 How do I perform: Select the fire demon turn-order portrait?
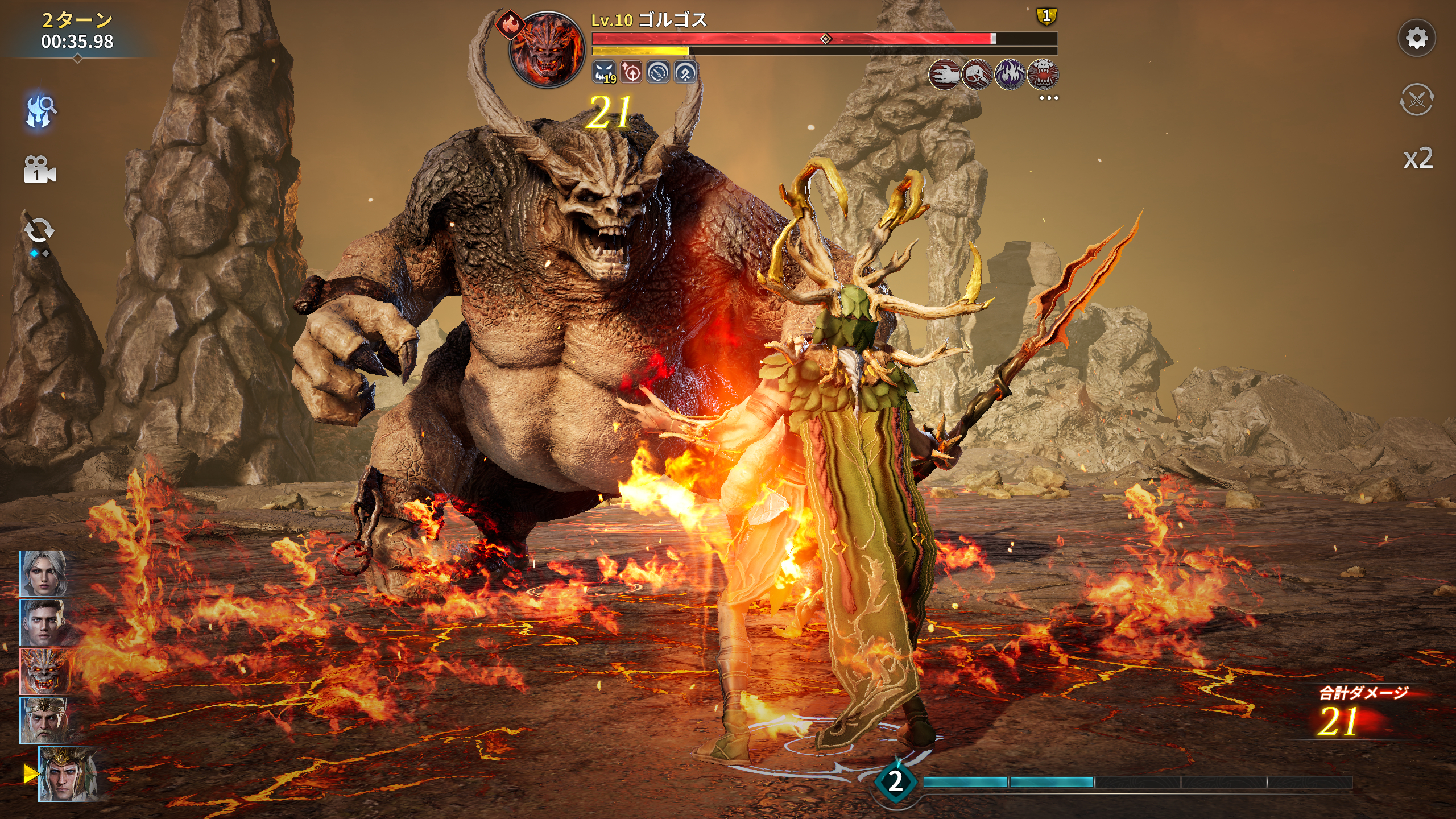click(x=43, y=671)
